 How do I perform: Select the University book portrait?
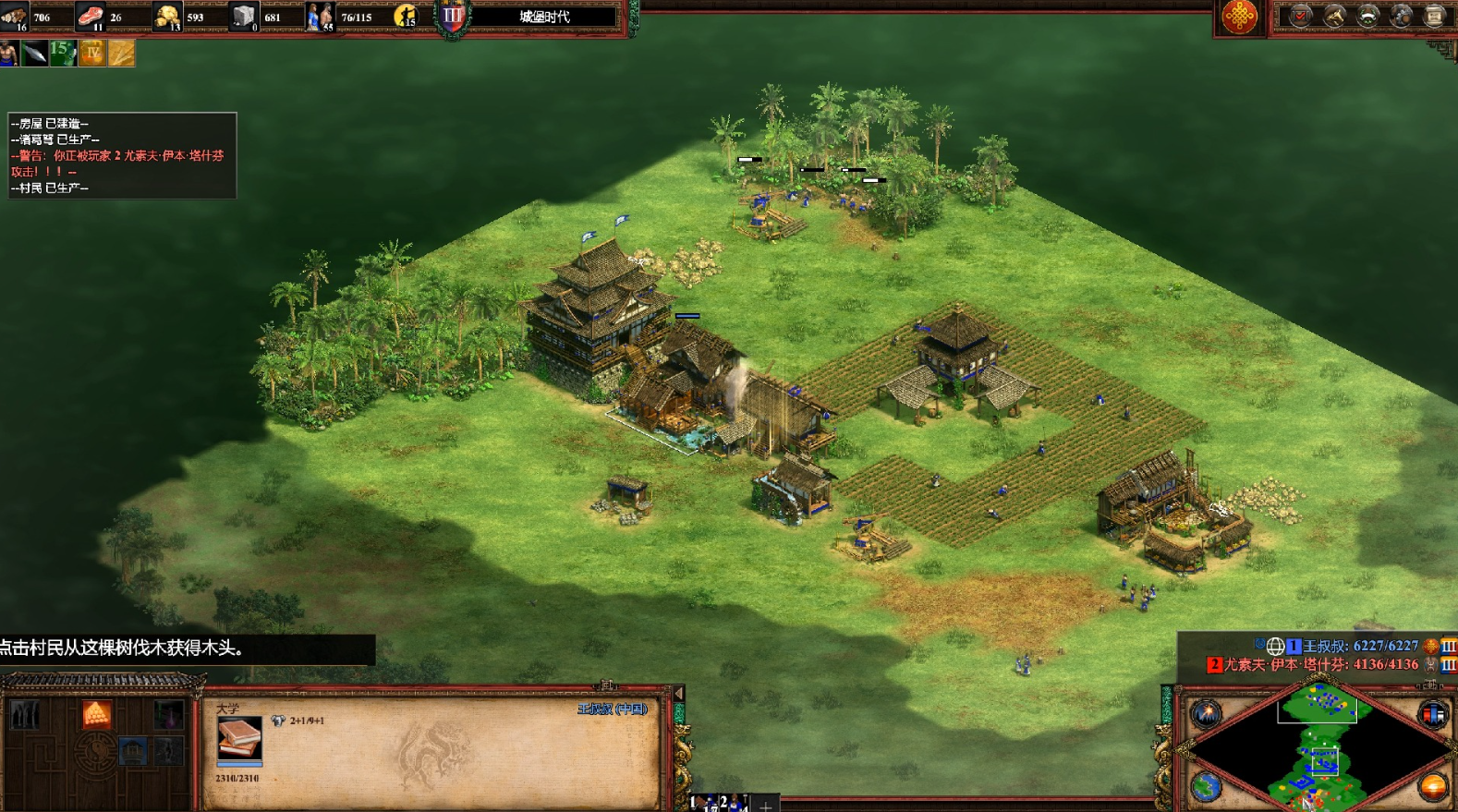point(239,739)
